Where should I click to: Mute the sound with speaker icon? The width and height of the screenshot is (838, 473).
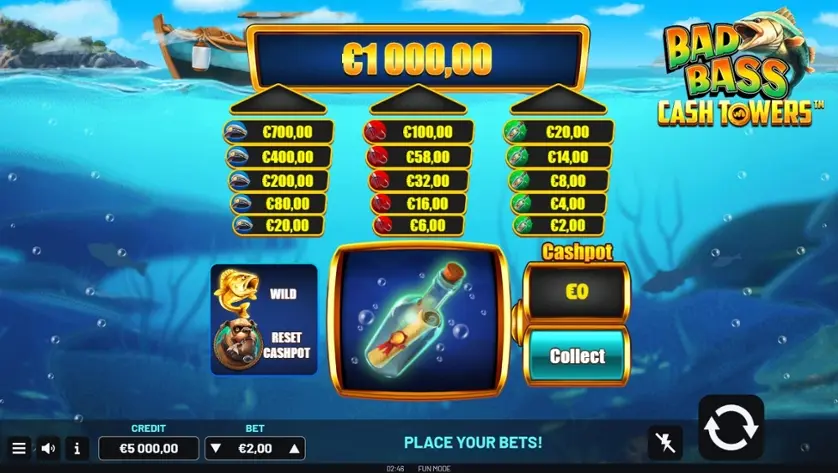pyautogui.click(x=48, y=449)
